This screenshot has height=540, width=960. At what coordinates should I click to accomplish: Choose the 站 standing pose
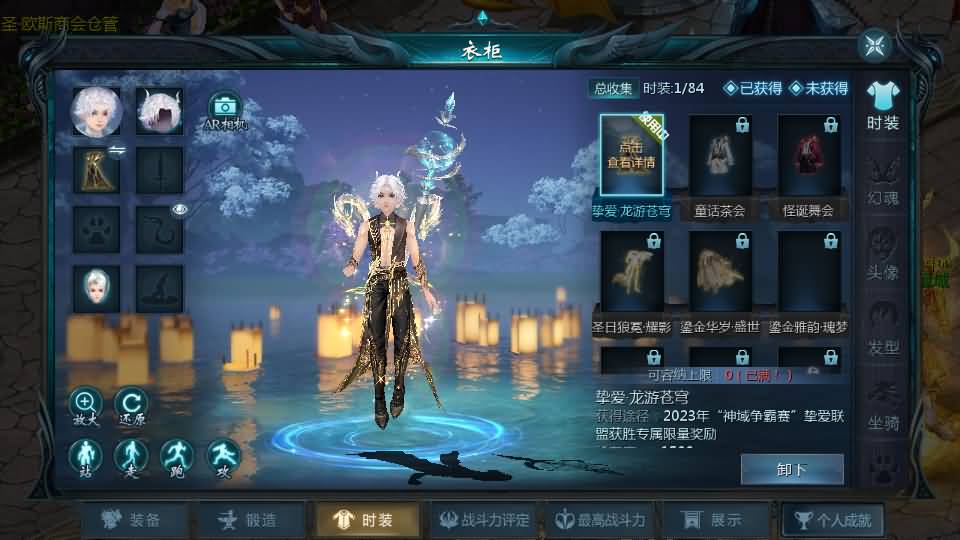tap(85, 456)
